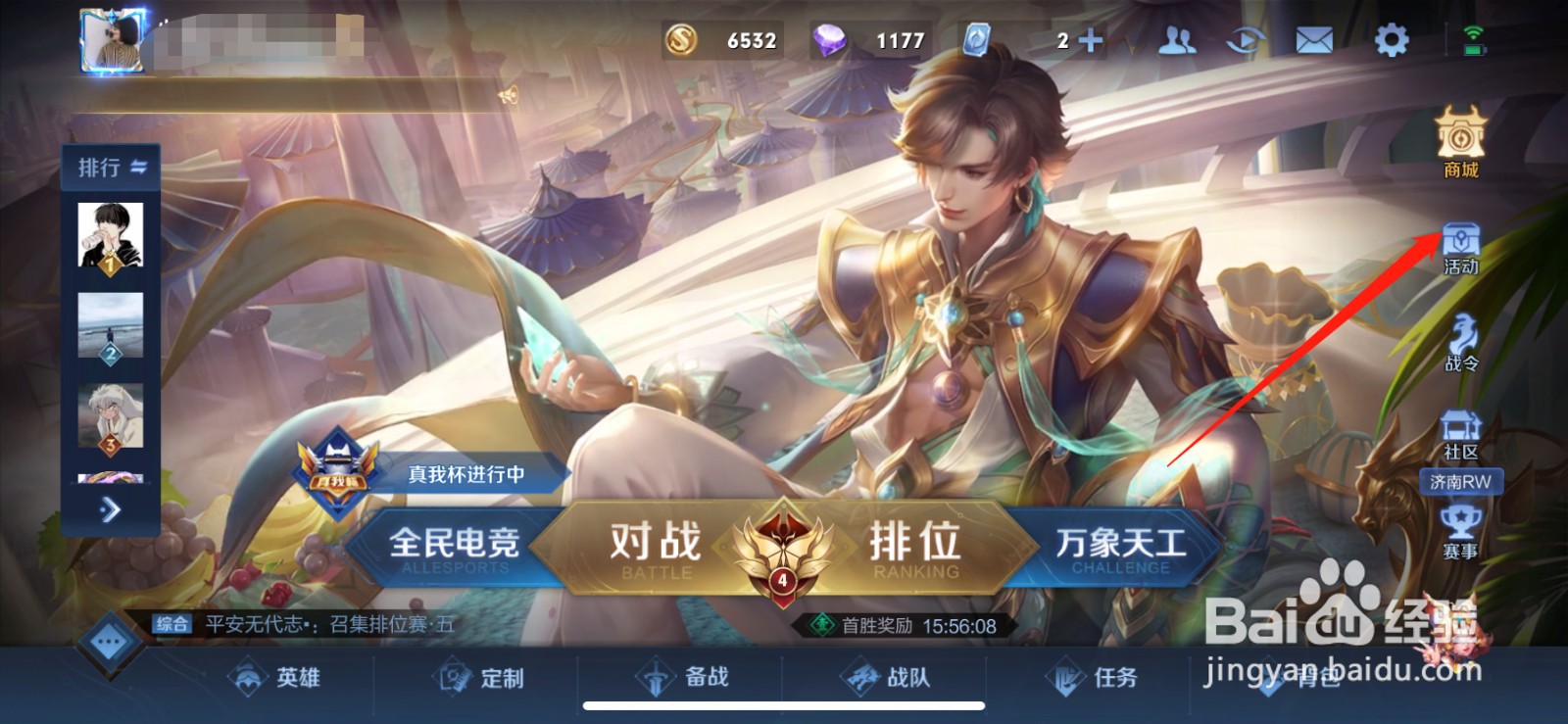Viewport: 1568px width, 724px height.
Task: Switch to the 万象天工 mode tab
Action: 1122,546
